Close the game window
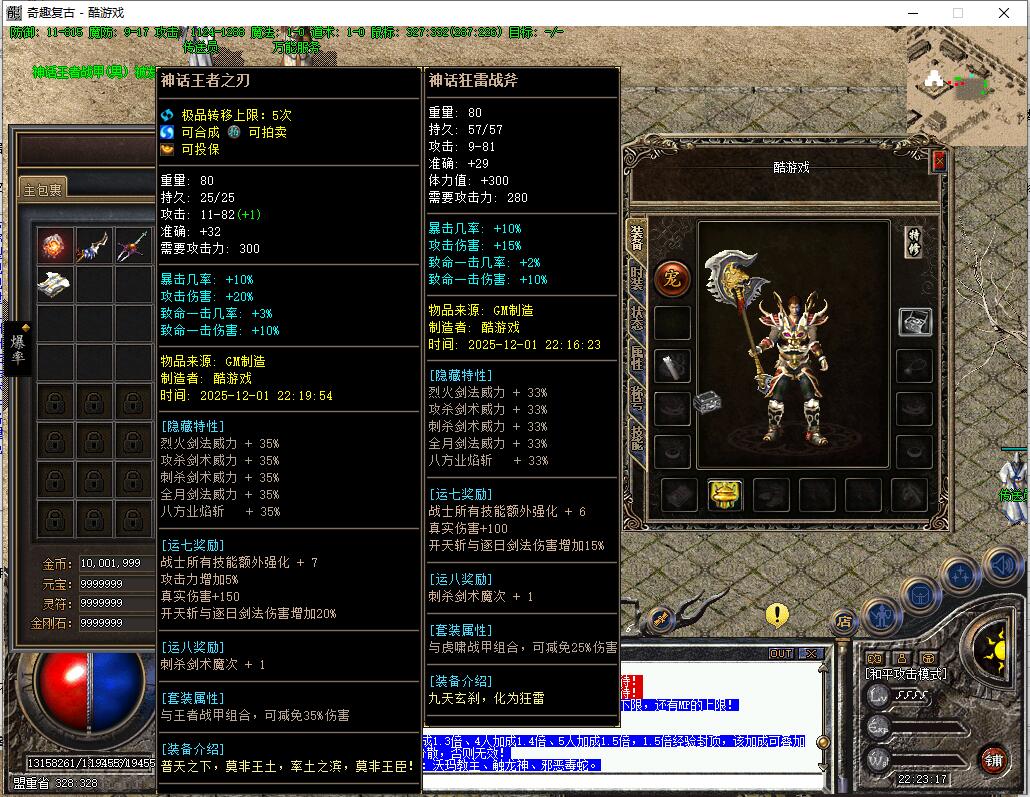The height and width of the screenshot is (797, 1030). pos(1004,14)
